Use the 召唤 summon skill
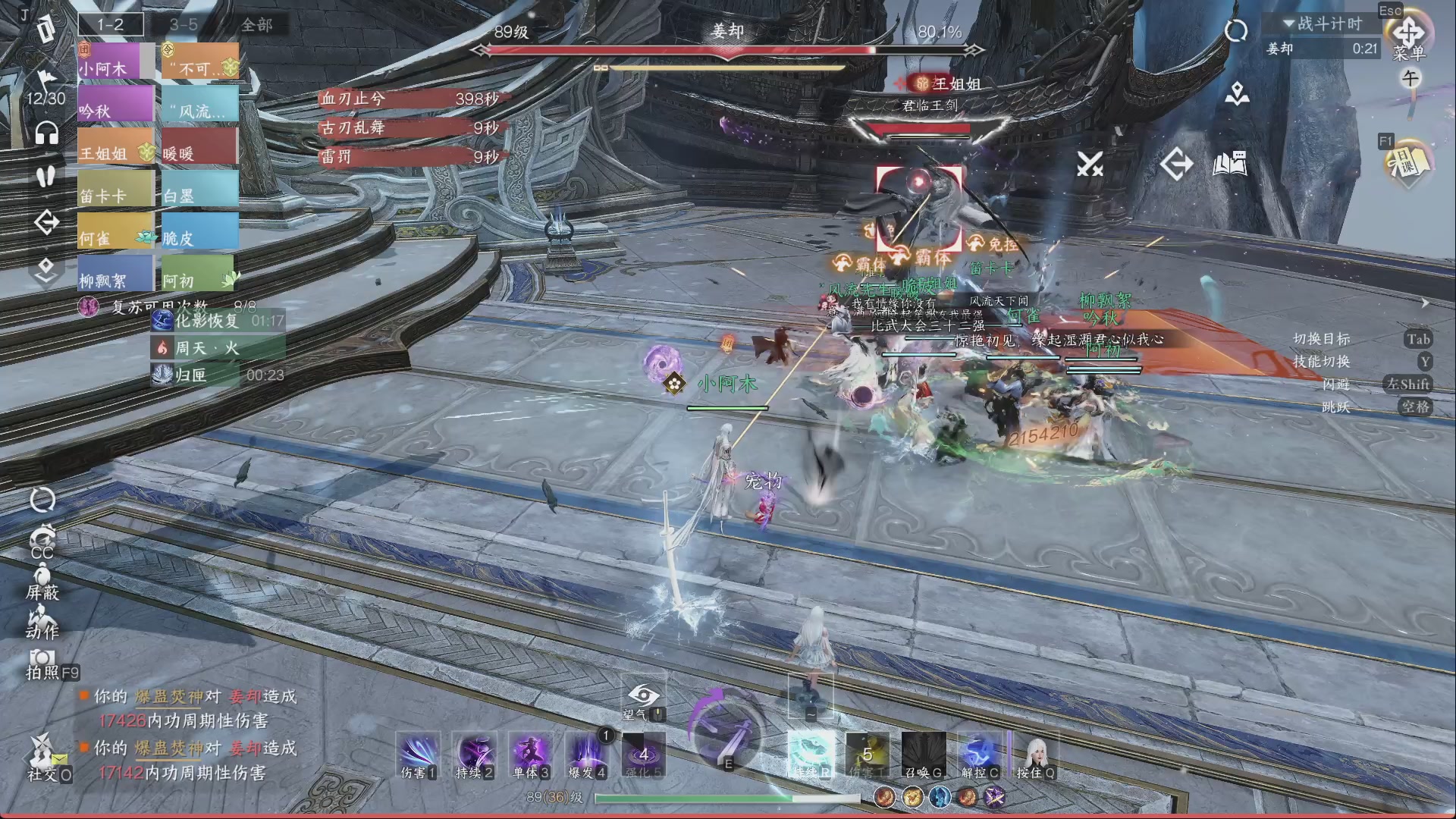This screenshot has height=819, width=1456. pyautogui.click(x=924, y=755)
